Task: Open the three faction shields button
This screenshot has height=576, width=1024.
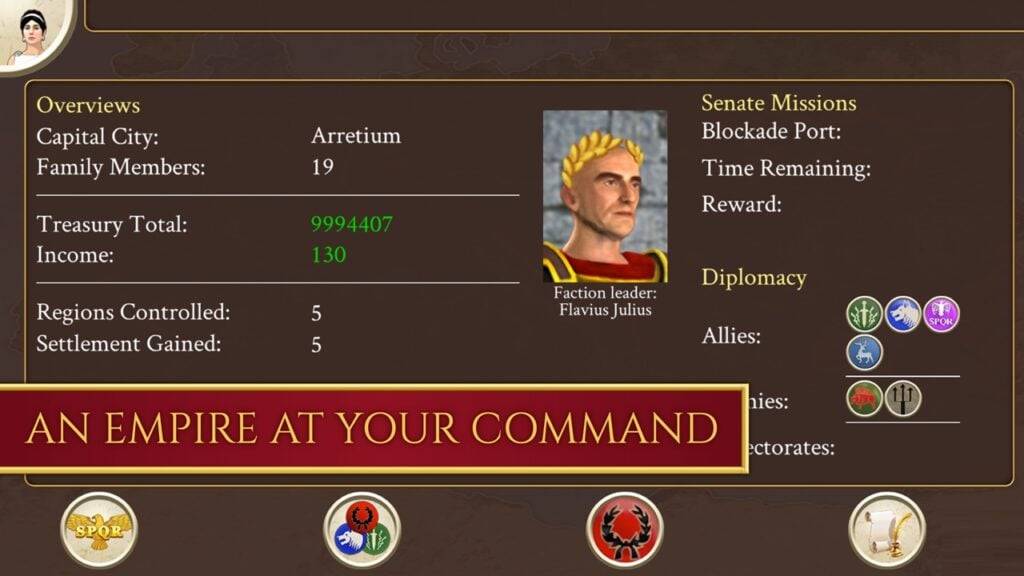Action: pyautogui.click(x=362, y=530)
